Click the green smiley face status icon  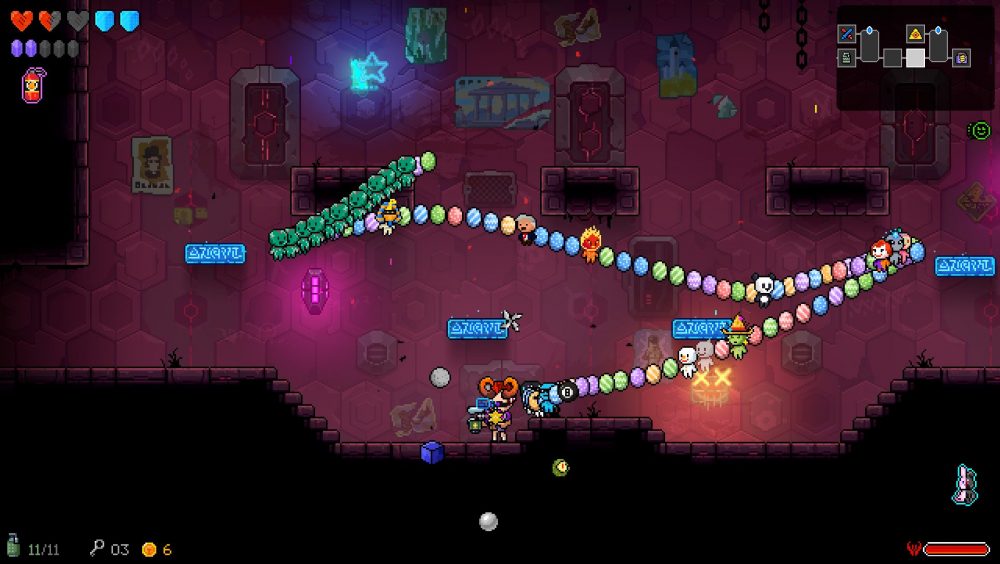pos(979,130)
